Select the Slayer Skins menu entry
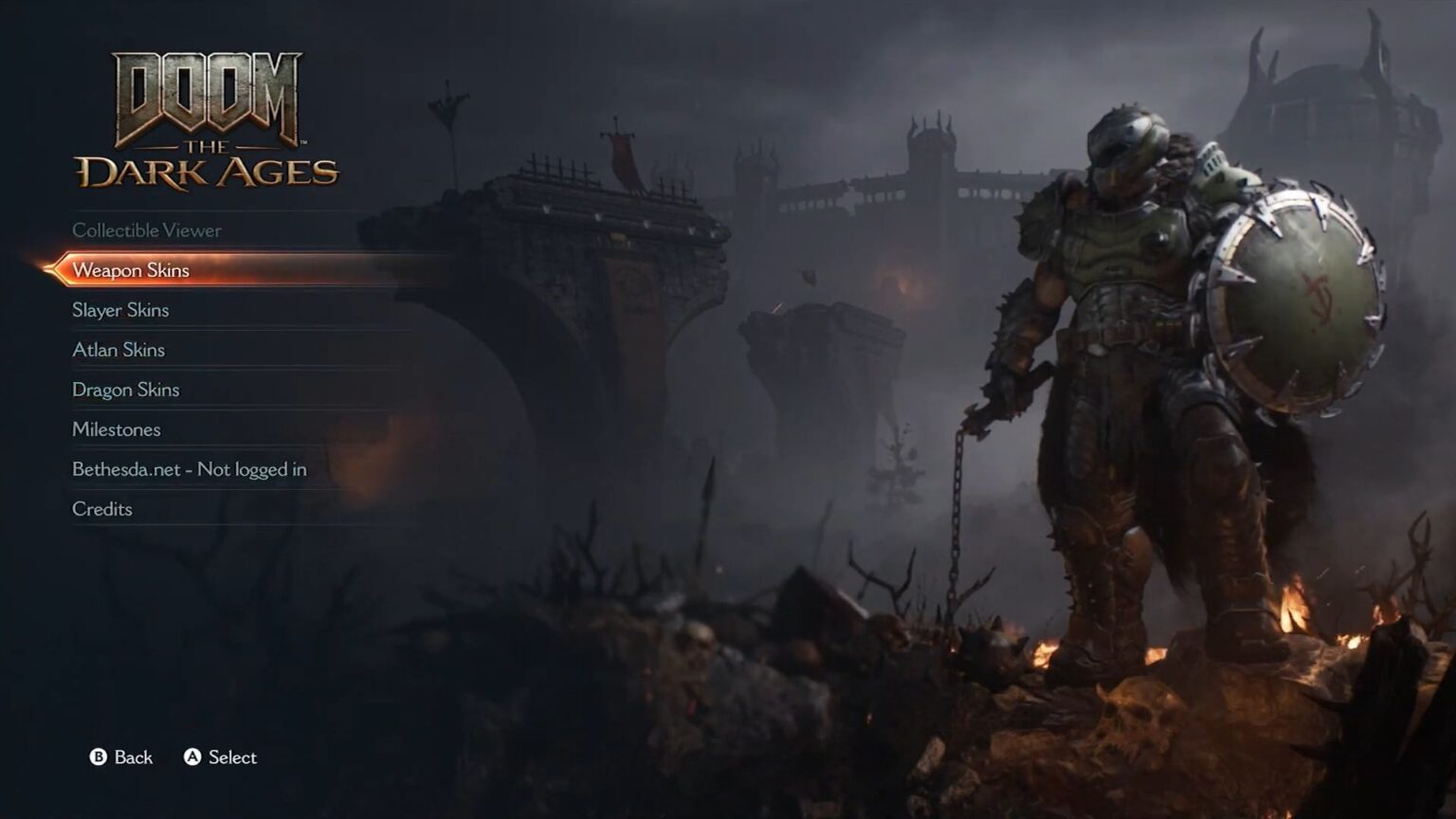The image size is (1456, 819). tap(120, 310)
